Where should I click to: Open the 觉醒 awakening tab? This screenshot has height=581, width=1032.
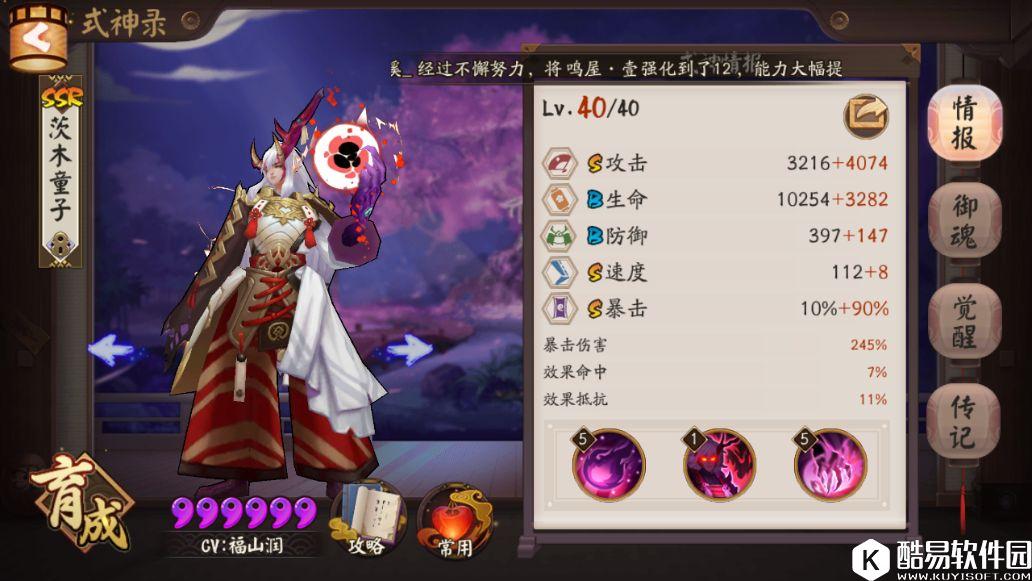click(x=964, y=322)
